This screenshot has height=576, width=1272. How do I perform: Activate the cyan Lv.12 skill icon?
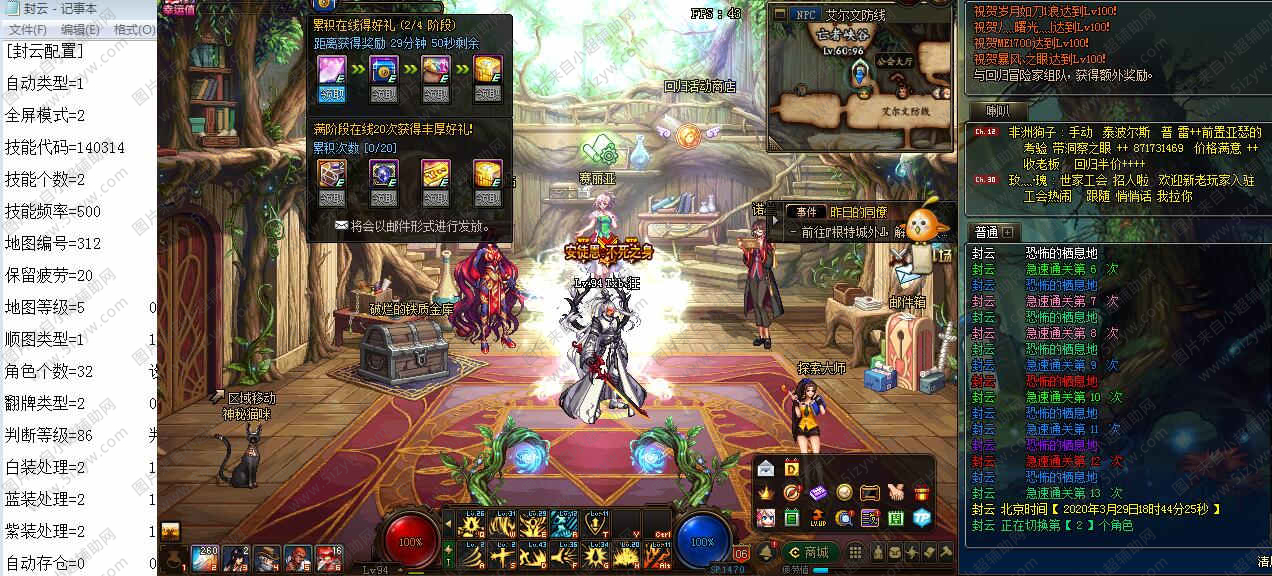[565, 524]
